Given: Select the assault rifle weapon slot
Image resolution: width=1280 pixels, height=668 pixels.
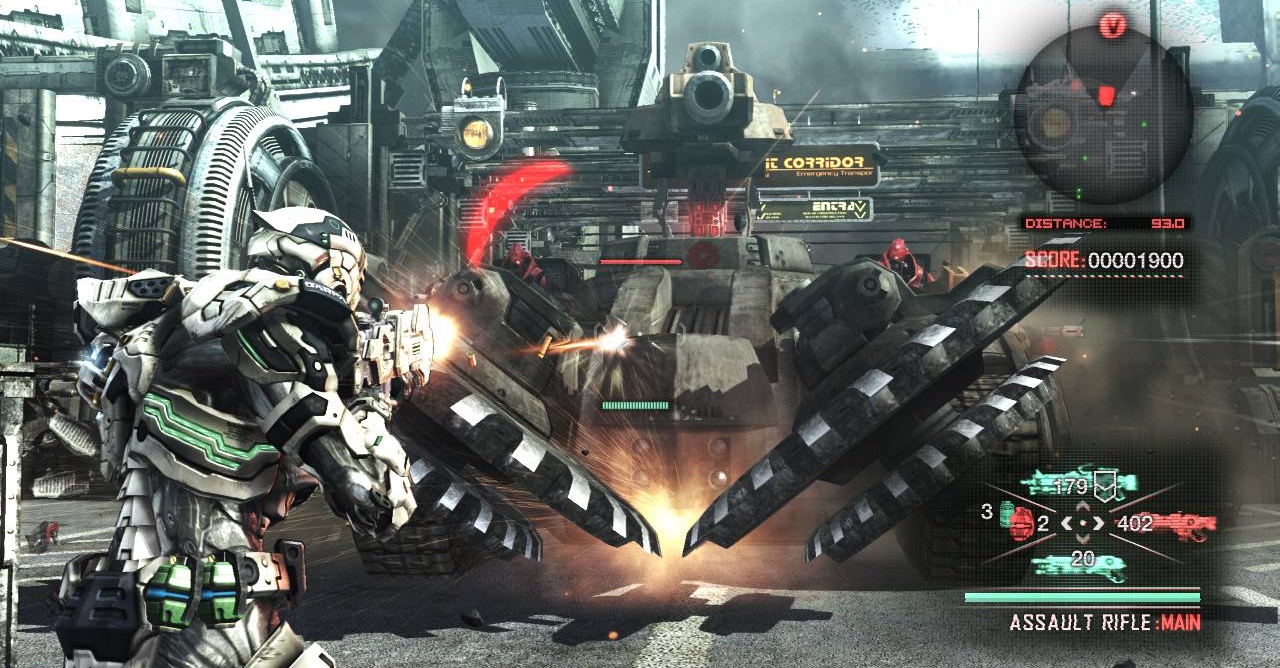Looking at the screenshot, I should point(1077,485).
